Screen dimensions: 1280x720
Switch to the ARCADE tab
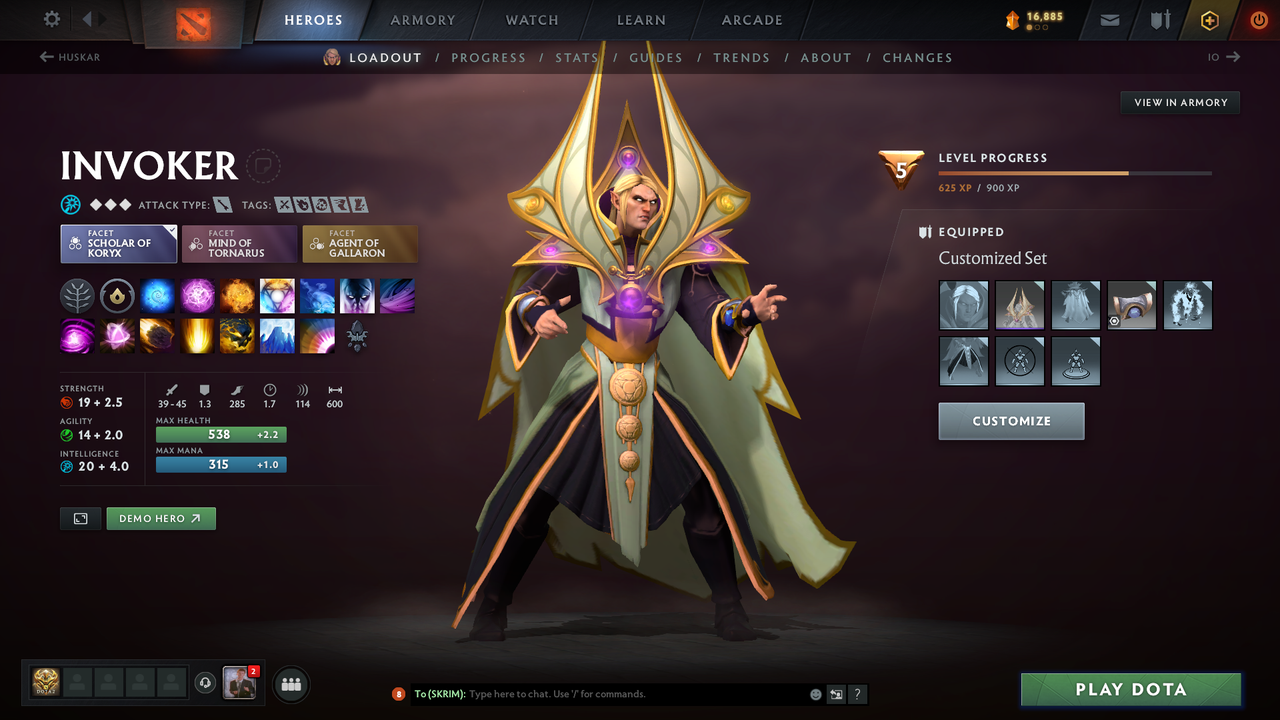pyautogui.click(x=751, y=20)
